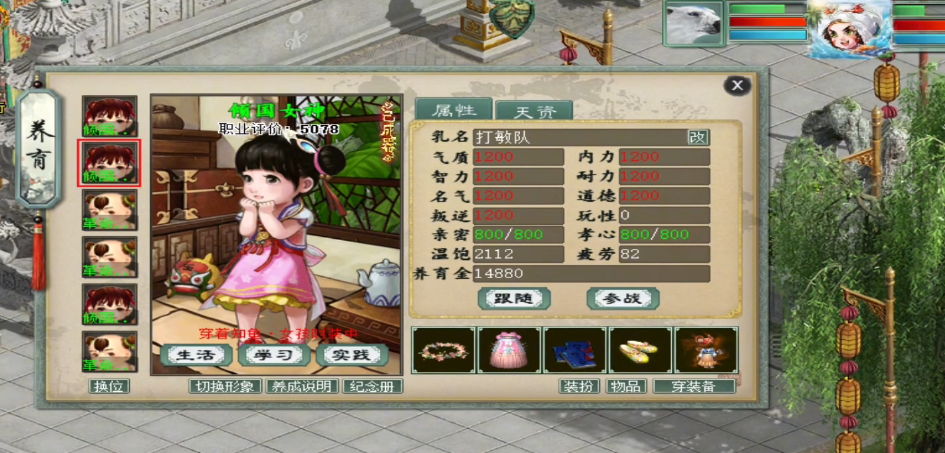The width and height of the screenshot is (945, 453).
Task: Choose the 参战 join-battle button
Action: [622, 298]
